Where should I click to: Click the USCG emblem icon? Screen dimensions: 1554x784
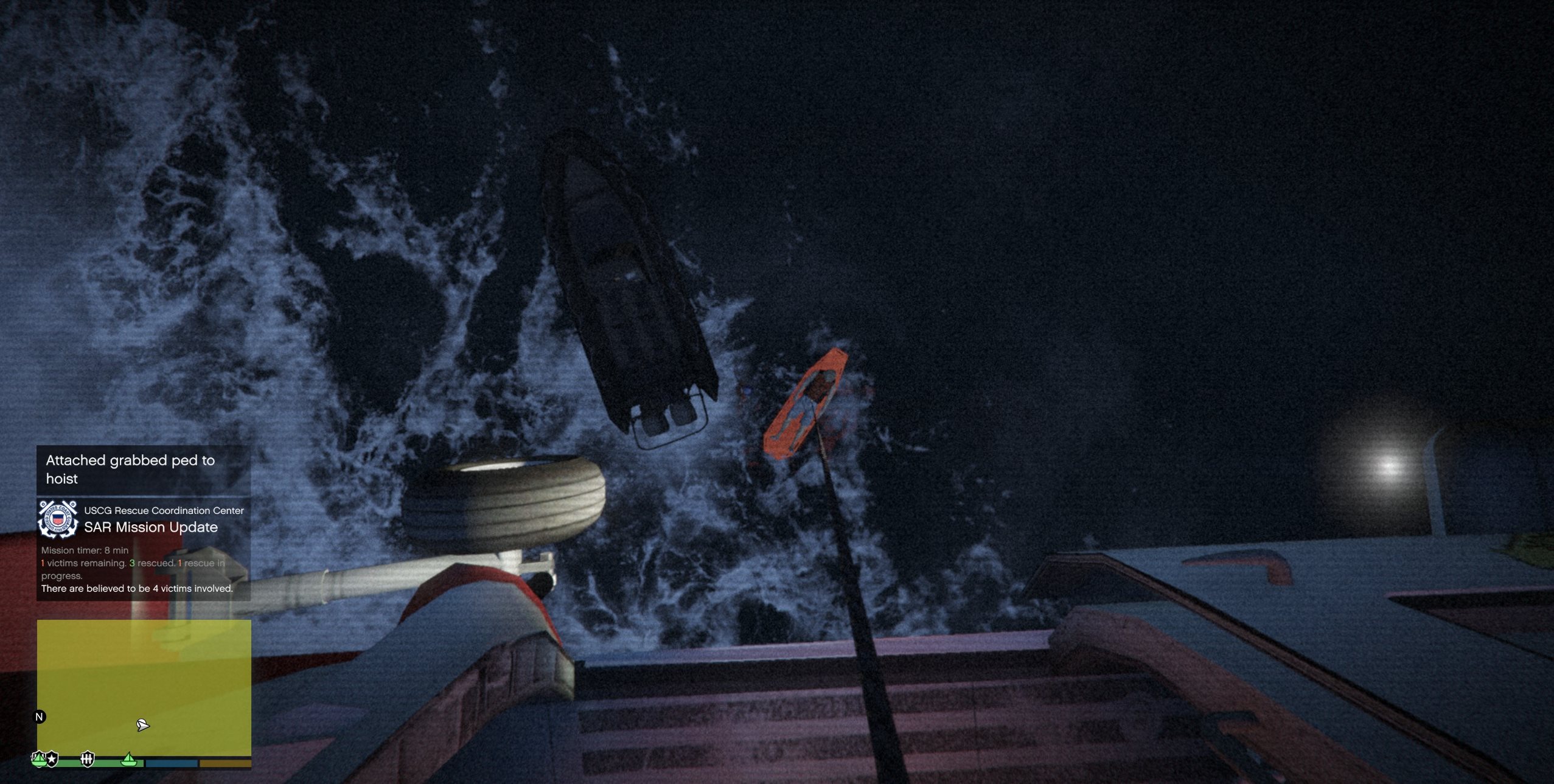click(58, 519)
